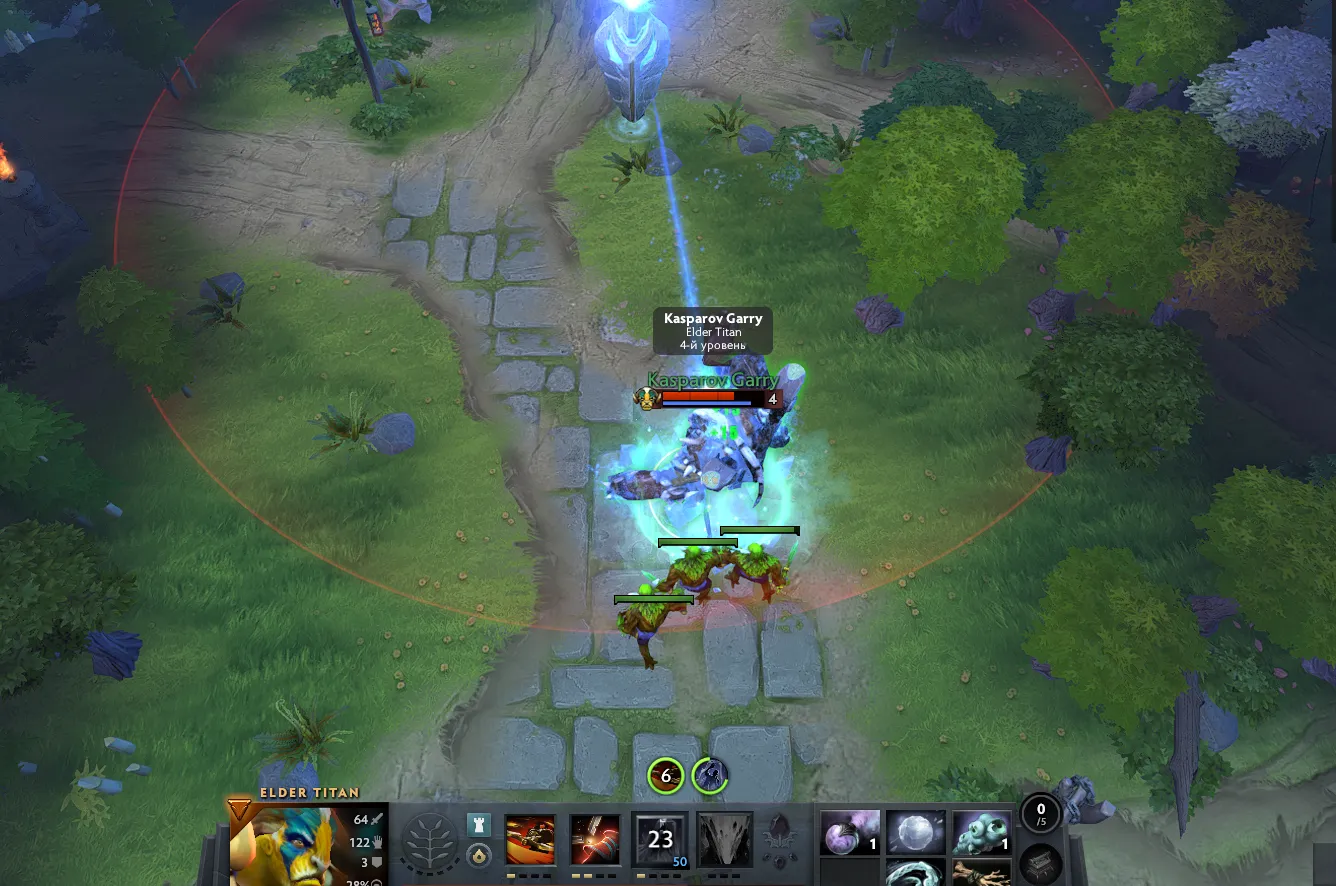Open the chest icon slot
Image resolution: width=1336 pixels, height=886 pixels.
point(1041,865)
